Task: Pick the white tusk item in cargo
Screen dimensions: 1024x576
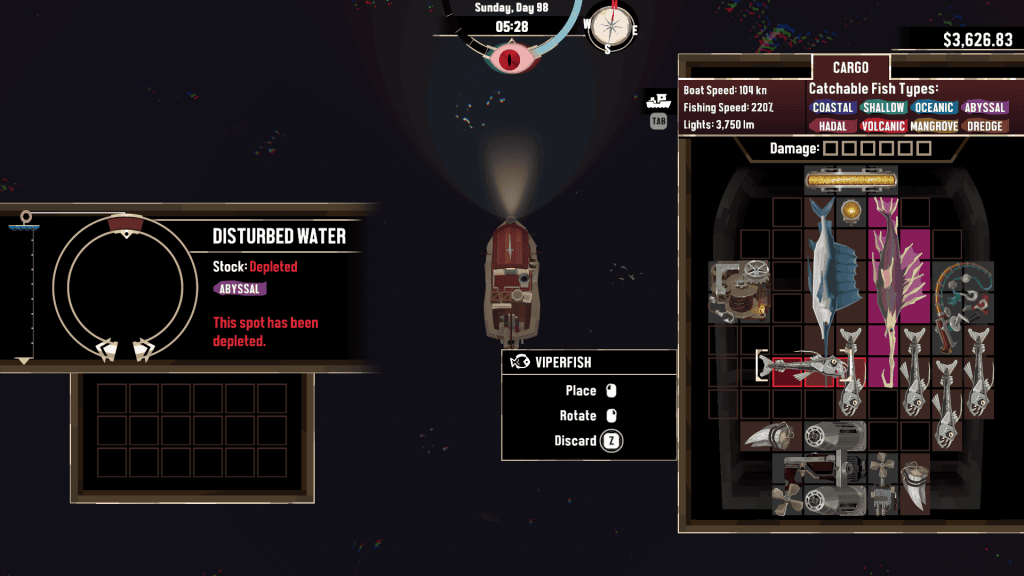Action: [x=915, y=483]
